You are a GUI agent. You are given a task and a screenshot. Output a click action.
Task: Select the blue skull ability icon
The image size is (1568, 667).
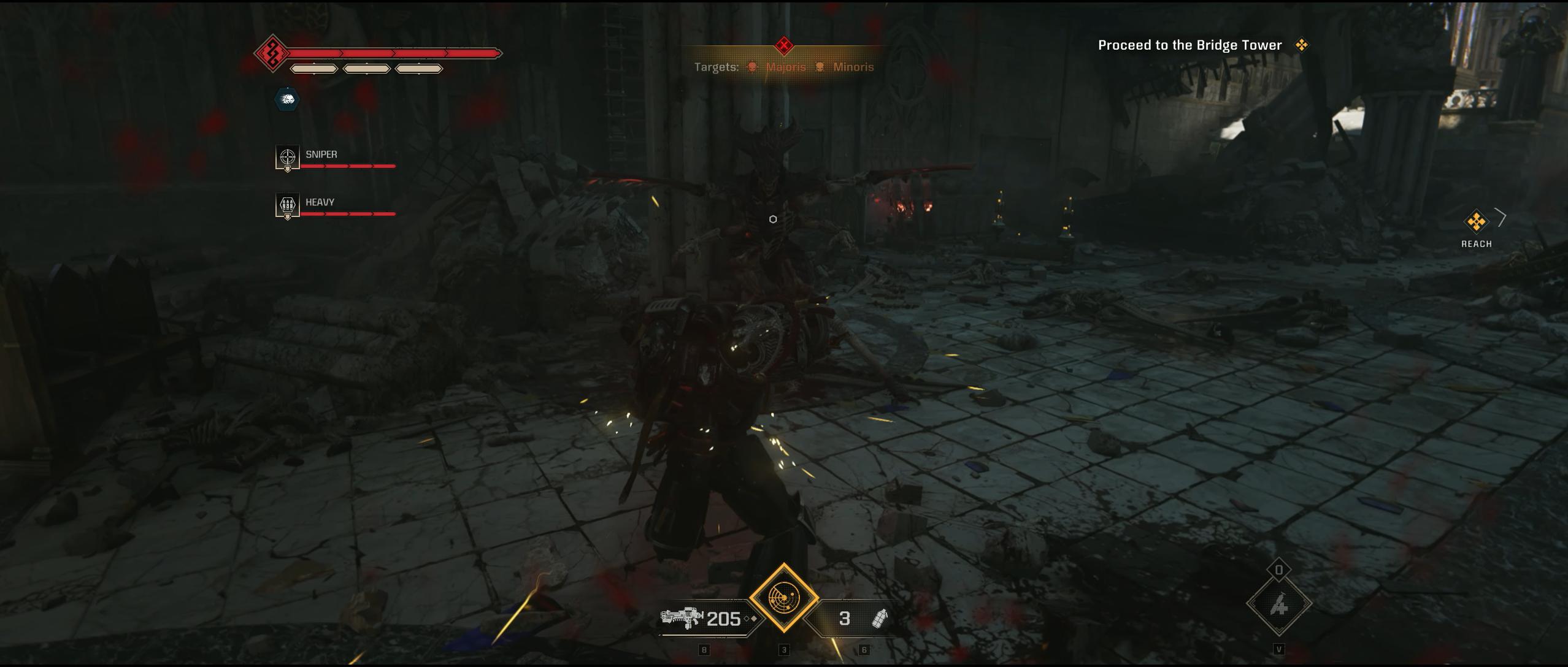286,100
